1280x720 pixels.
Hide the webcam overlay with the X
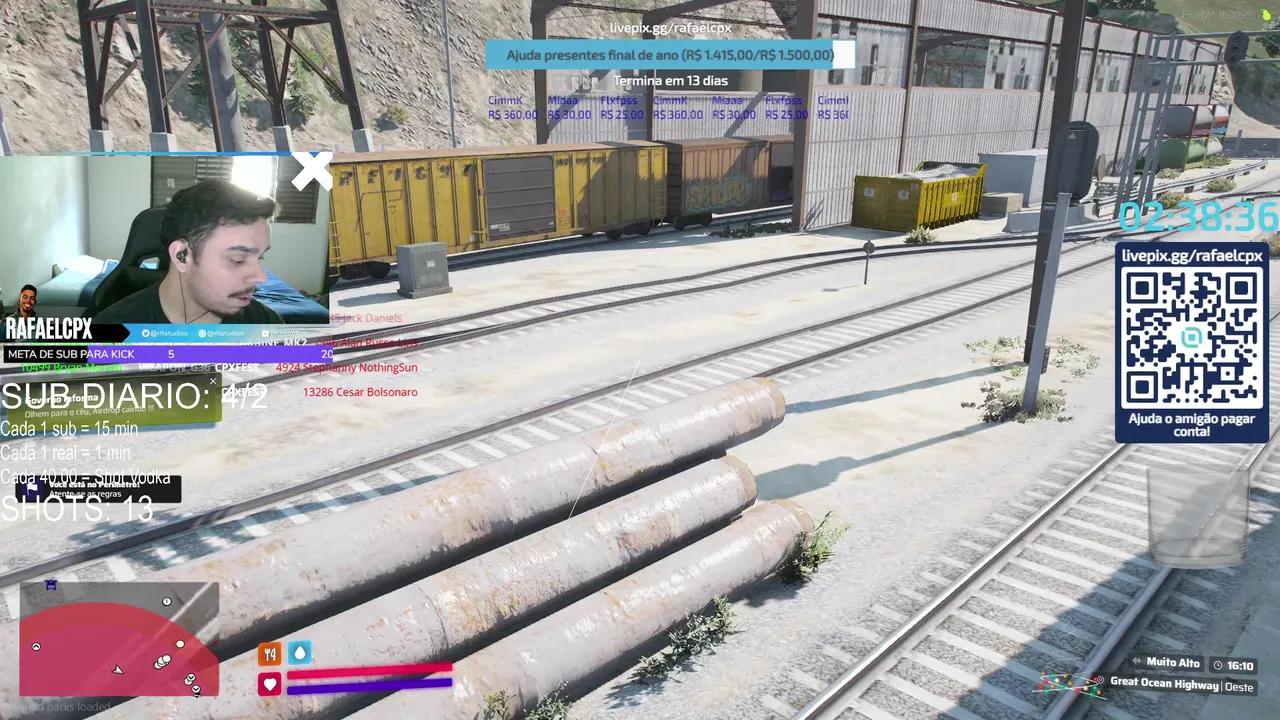(312, 170)
